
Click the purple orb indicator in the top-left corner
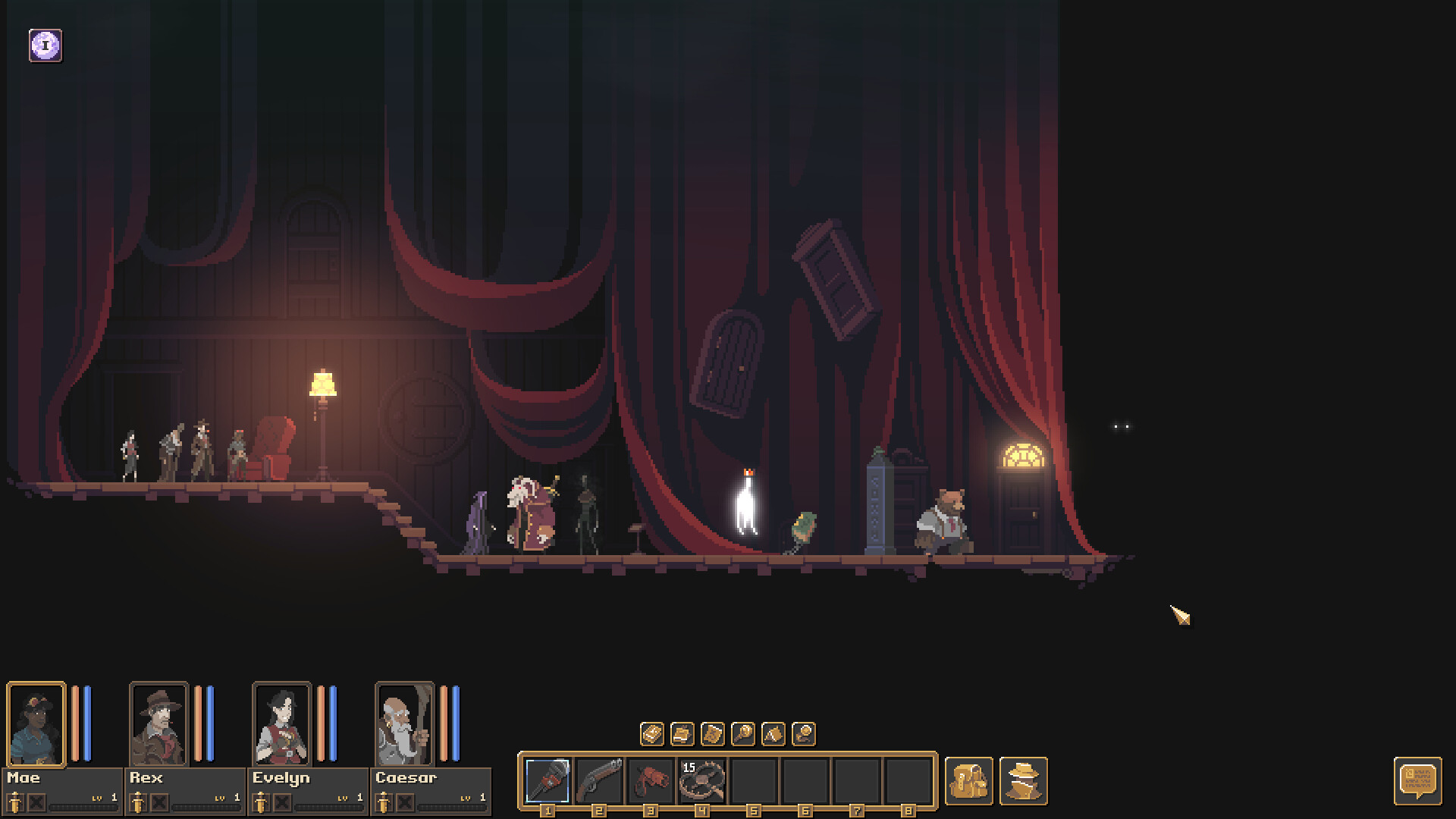coord(45,45)
